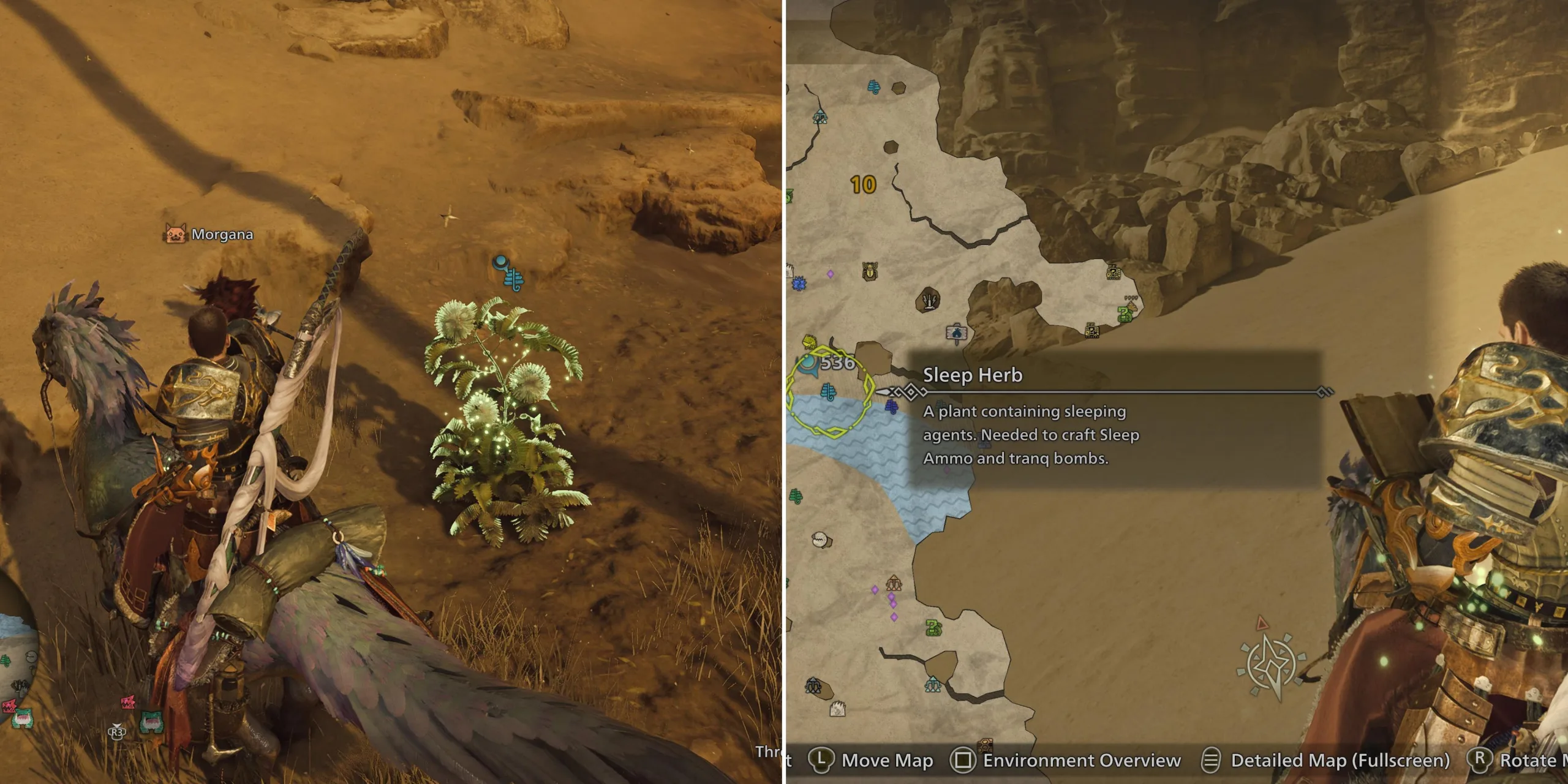Click the orange base camp tent icon

point(894,583)
